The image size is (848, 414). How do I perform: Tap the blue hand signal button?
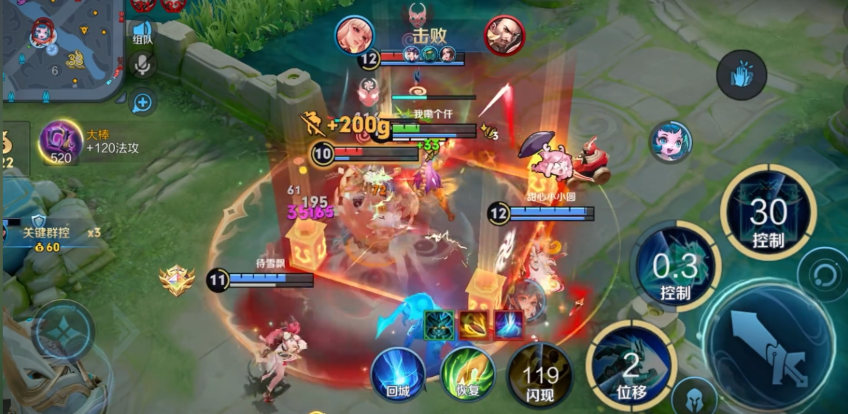pyautogui.click(x=741, y=75)
